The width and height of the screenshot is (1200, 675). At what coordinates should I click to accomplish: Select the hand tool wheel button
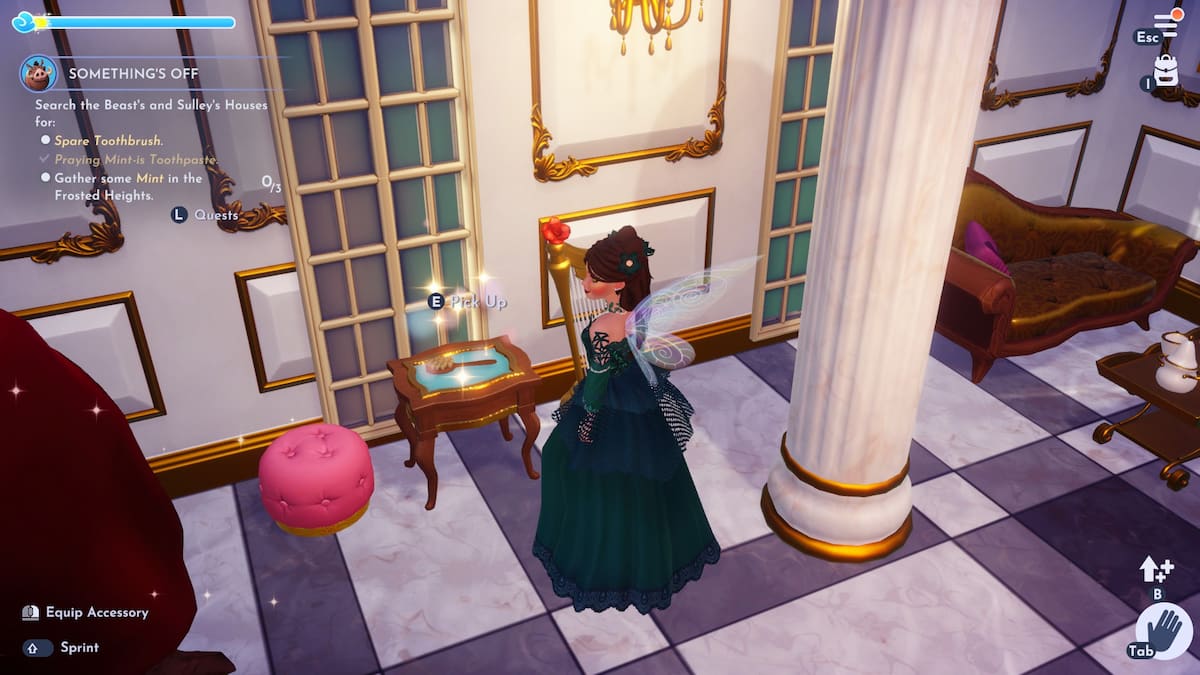[x=1164, y=631]
